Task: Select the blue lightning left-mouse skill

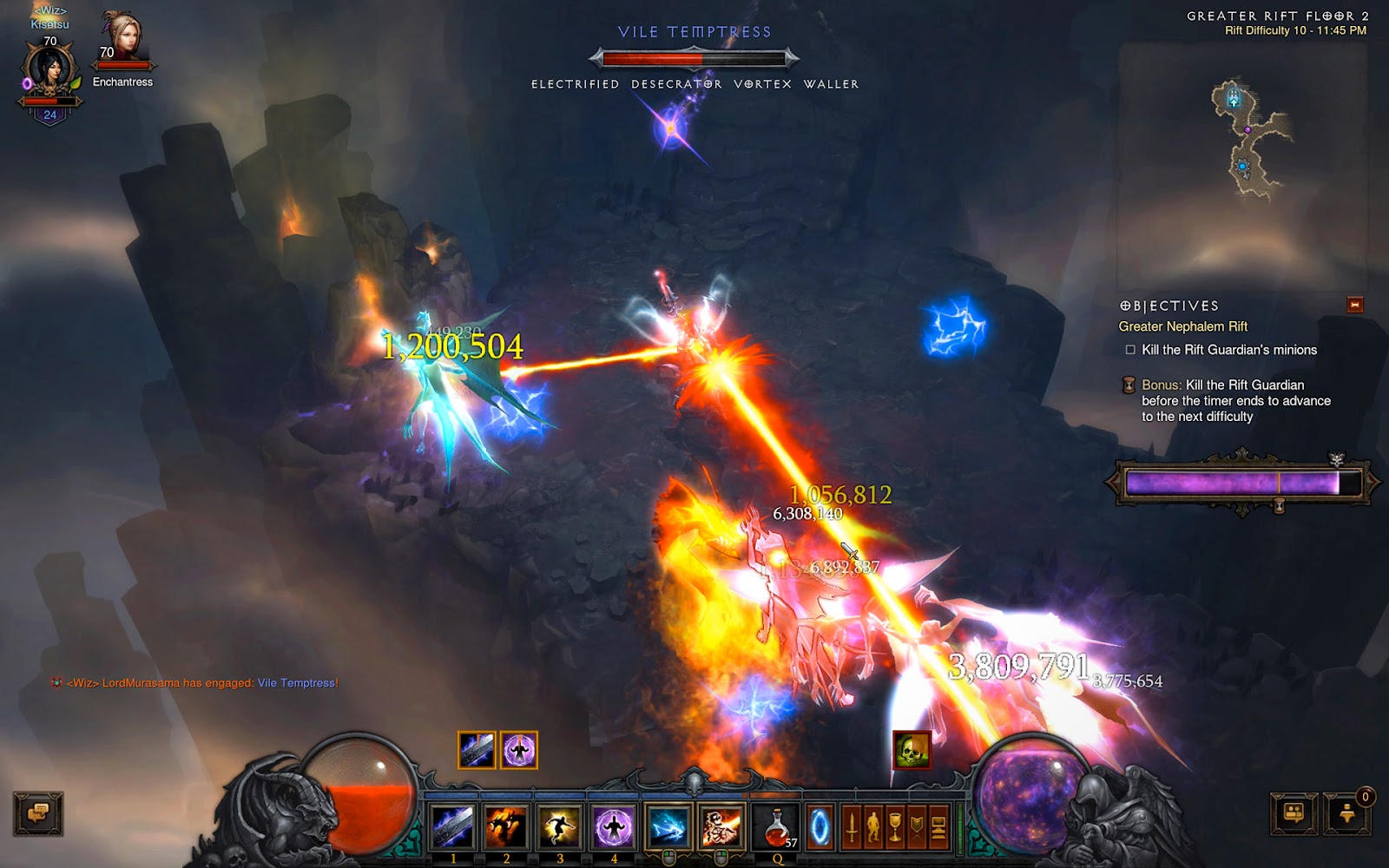Action: pos(668,826)
